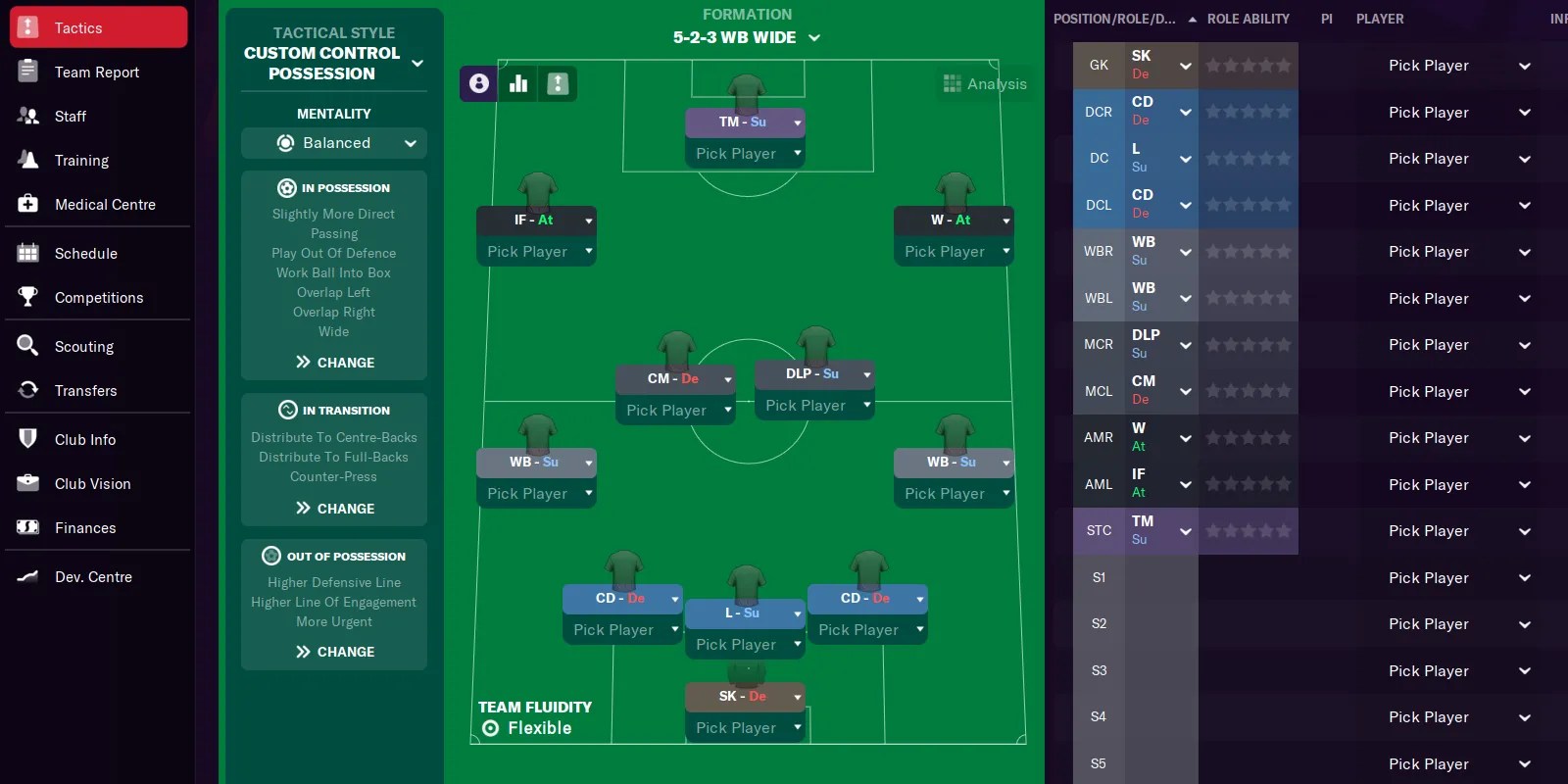
Task: Open the Scouting section
Action: coord(84,346)
